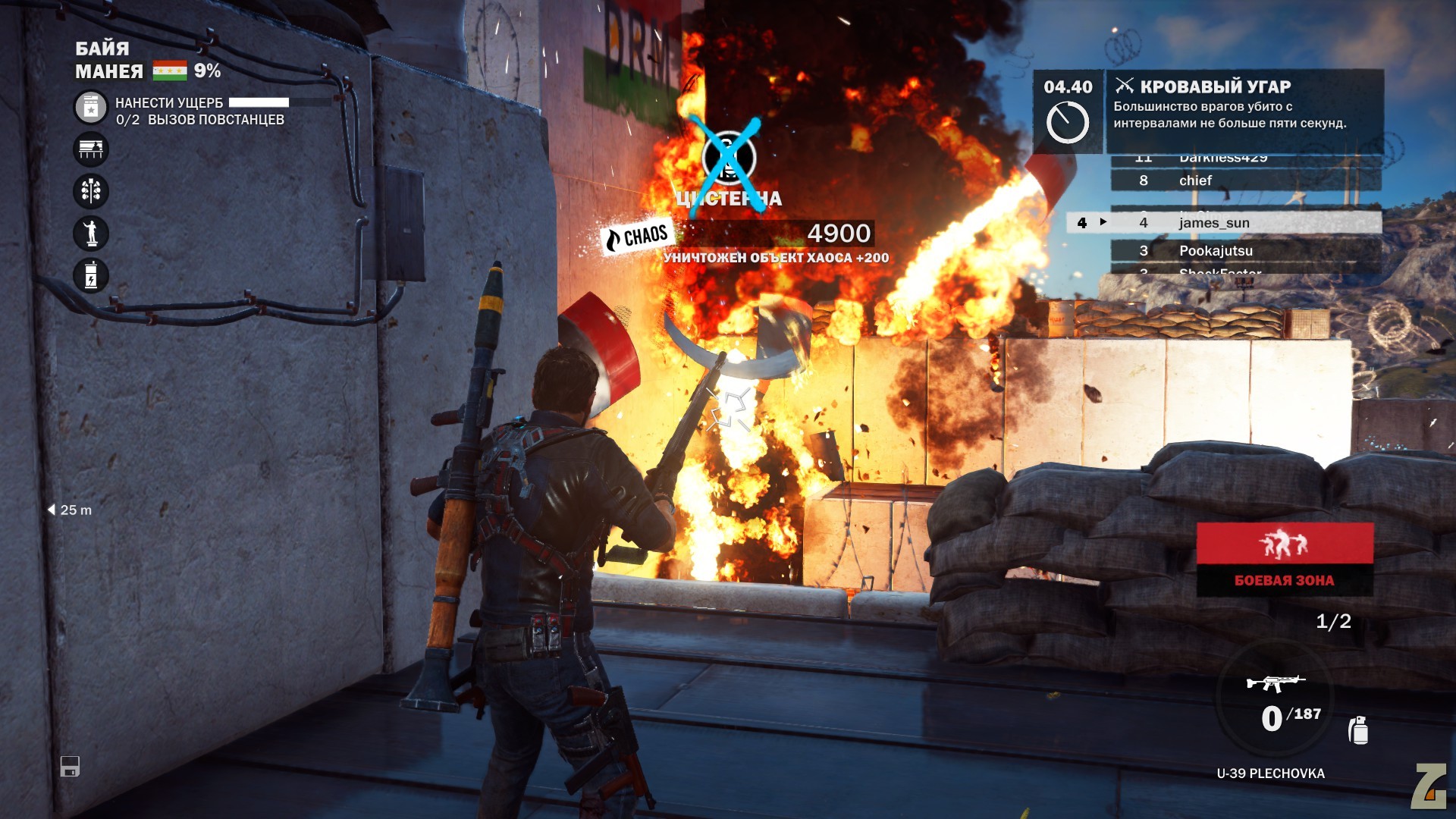
Task: Select the chief leaderboard row
Action: 1245,180
